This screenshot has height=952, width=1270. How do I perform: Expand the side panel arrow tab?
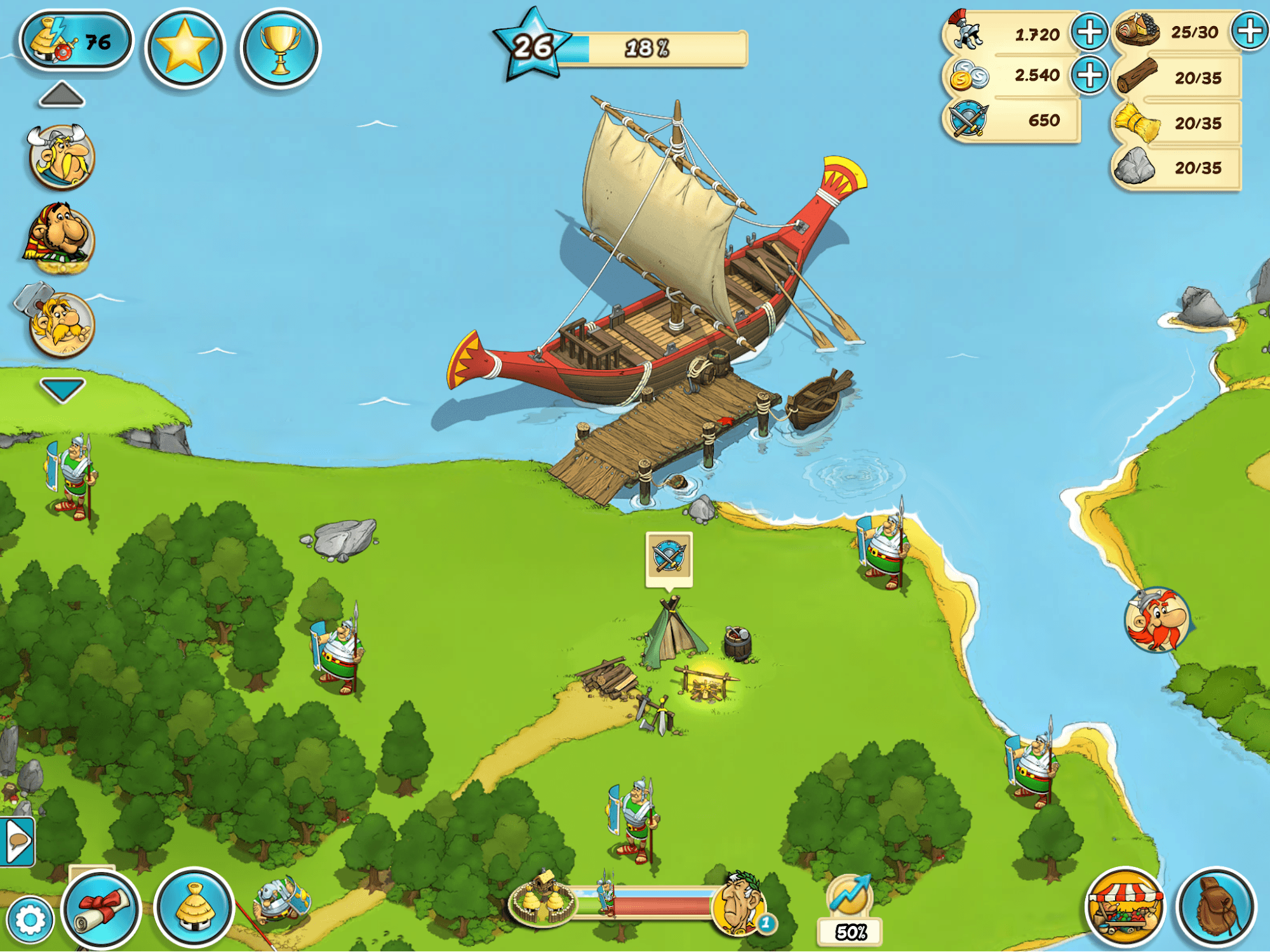[x=17, y=842]
